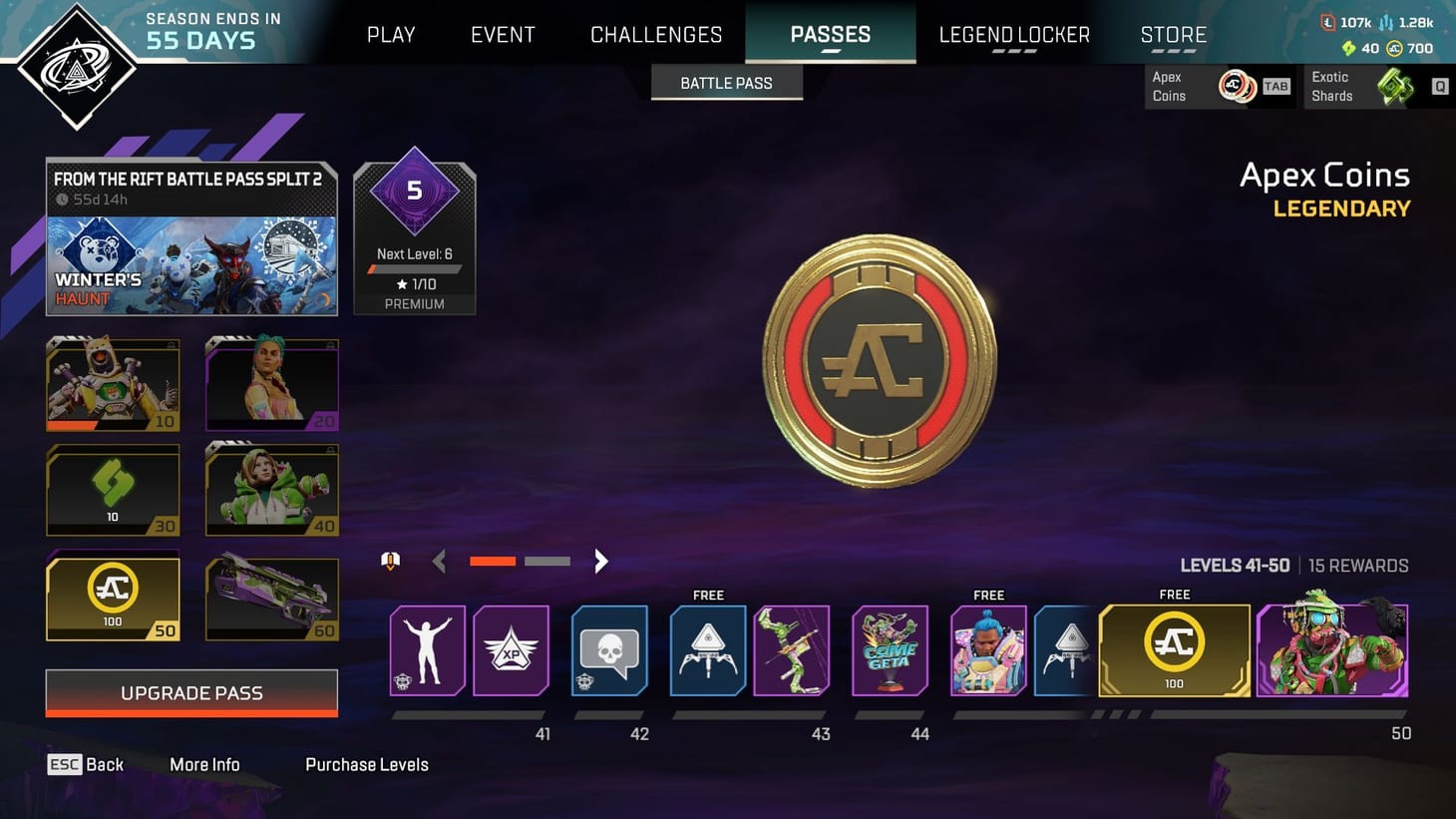The width and height of the screenshot is (1456, 819).
Task: Click the 100 Apex Coins level 50 preview tile
Action: coord(113,597)
